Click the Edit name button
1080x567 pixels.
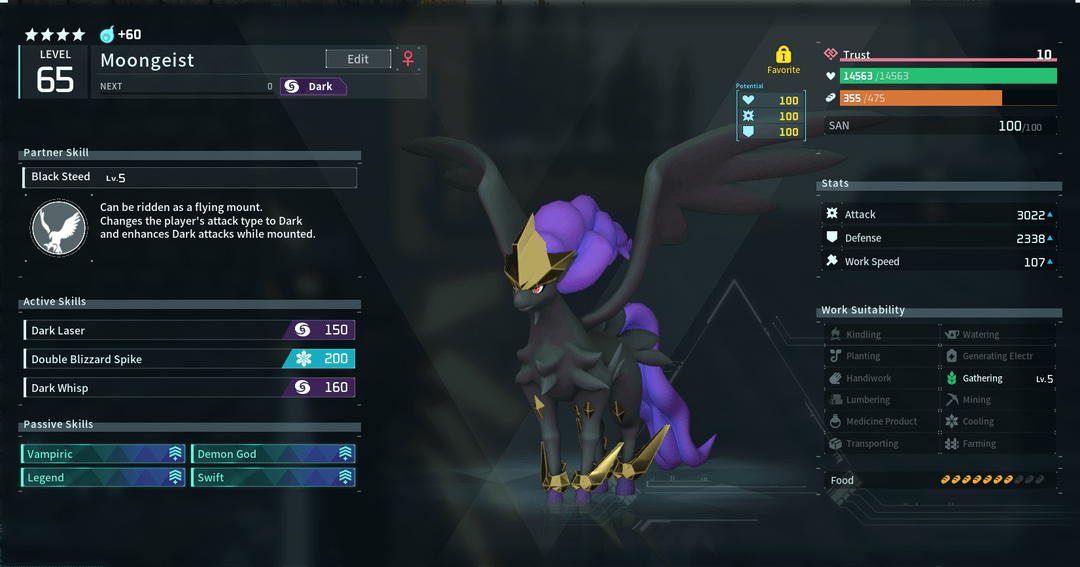pyautogui.click(x=358, y=59)
